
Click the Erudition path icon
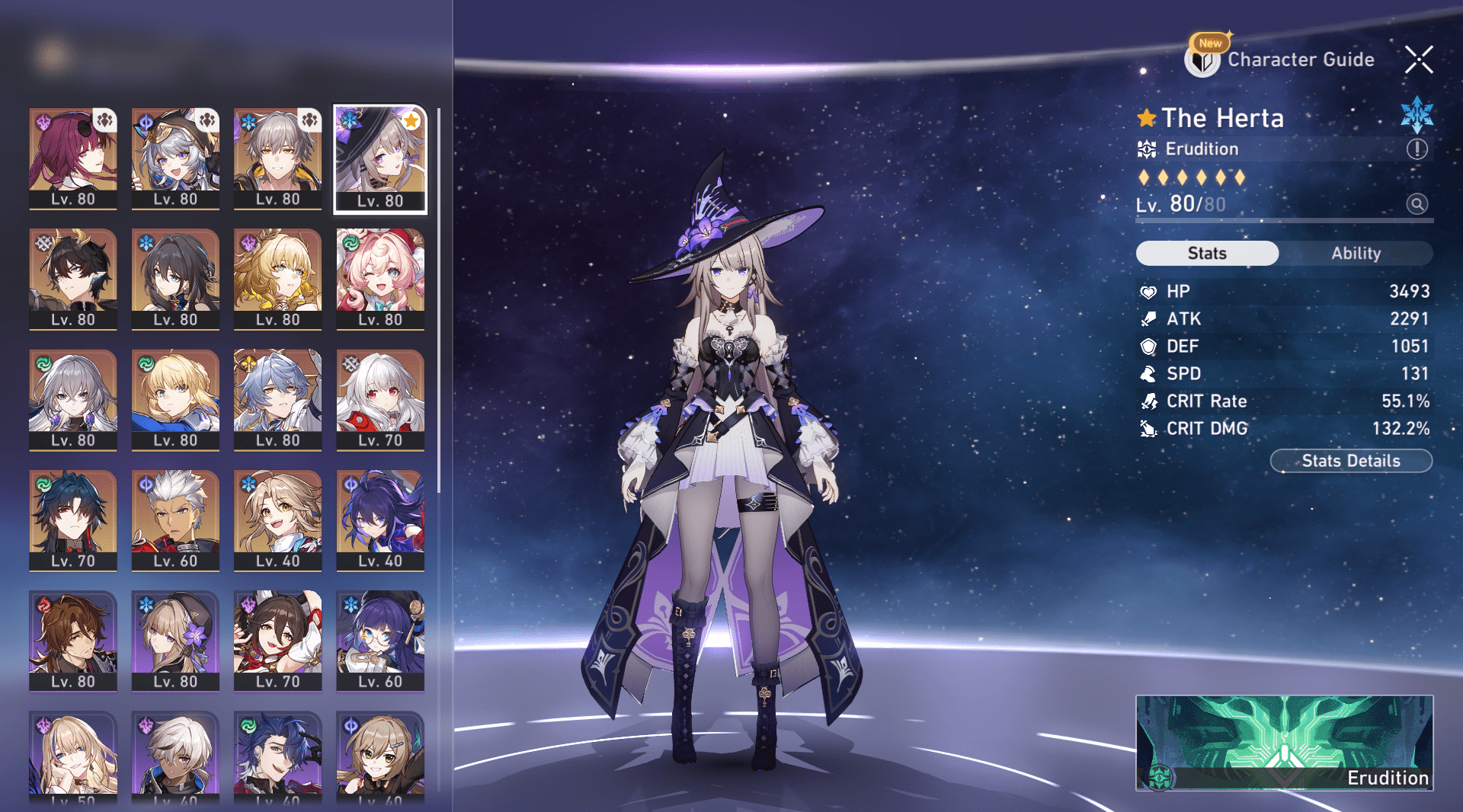1147,149
